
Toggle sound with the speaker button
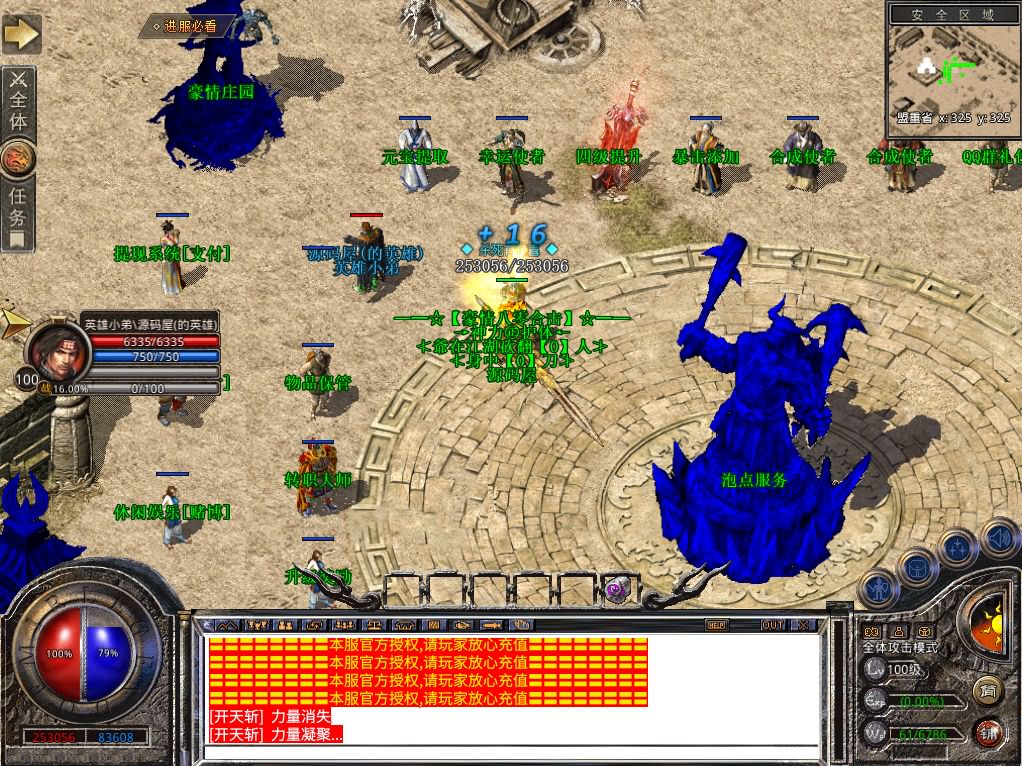997,535
